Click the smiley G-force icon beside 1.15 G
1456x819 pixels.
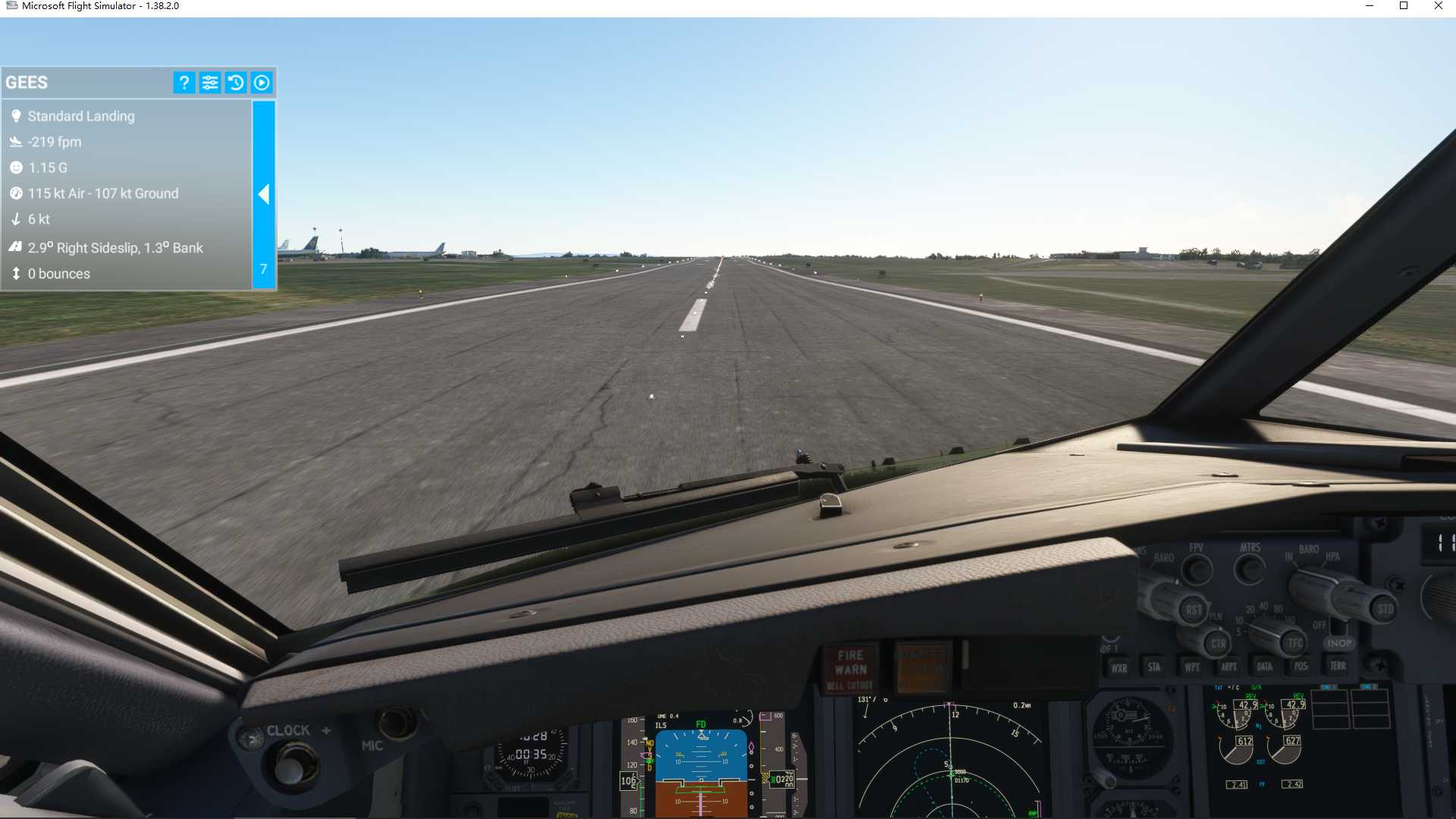click(x=17, y=168)
